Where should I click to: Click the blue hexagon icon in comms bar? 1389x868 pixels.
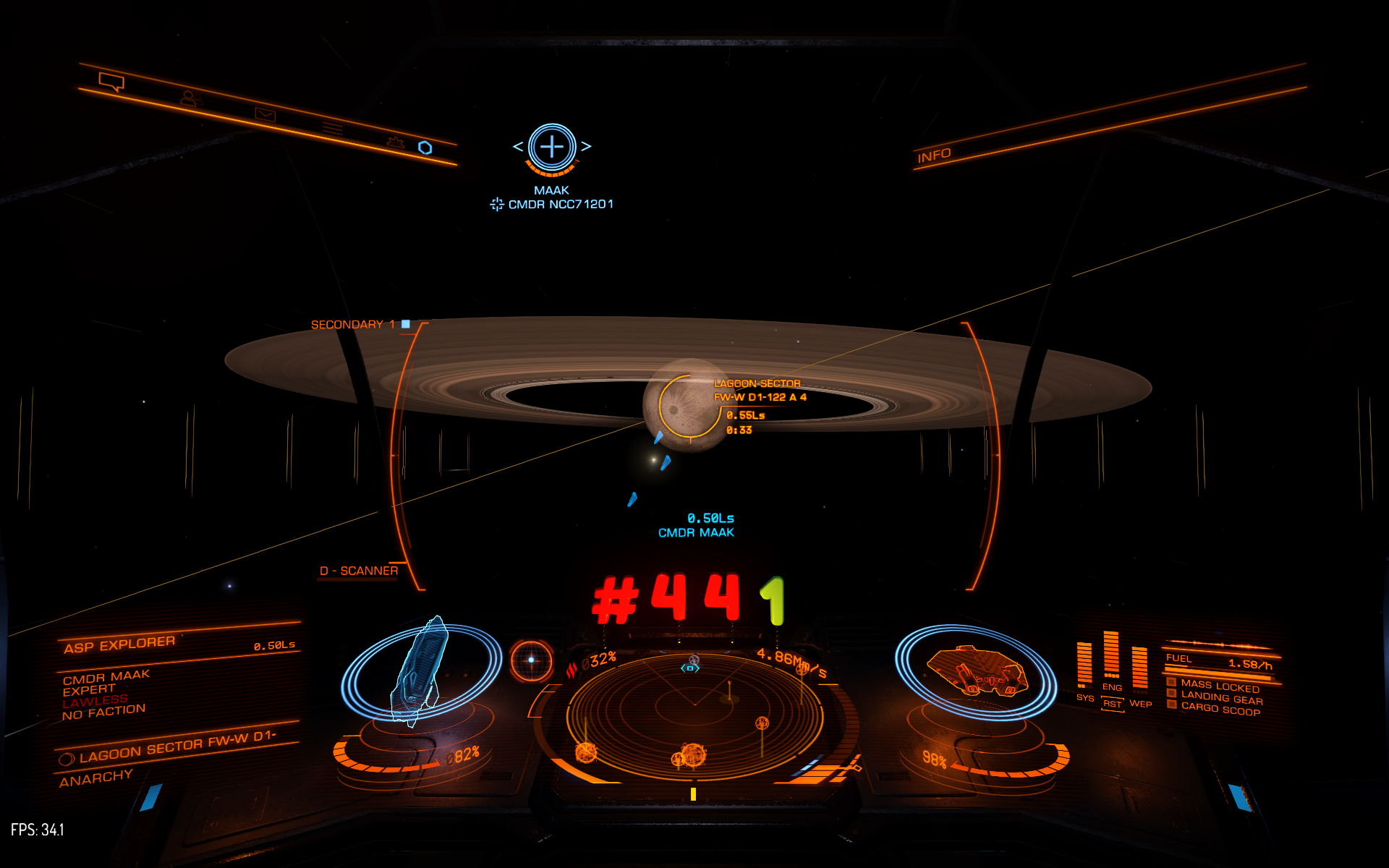coord(425,148)
